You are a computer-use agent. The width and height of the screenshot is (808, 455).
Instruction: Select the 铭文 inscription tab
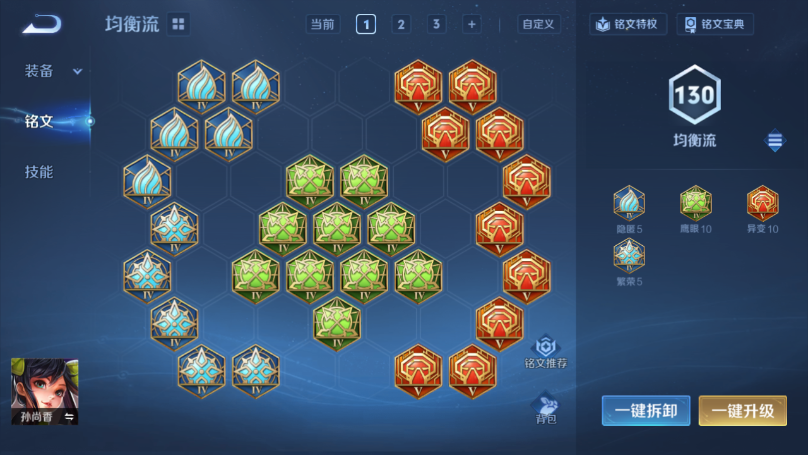(x=39, y=122)
